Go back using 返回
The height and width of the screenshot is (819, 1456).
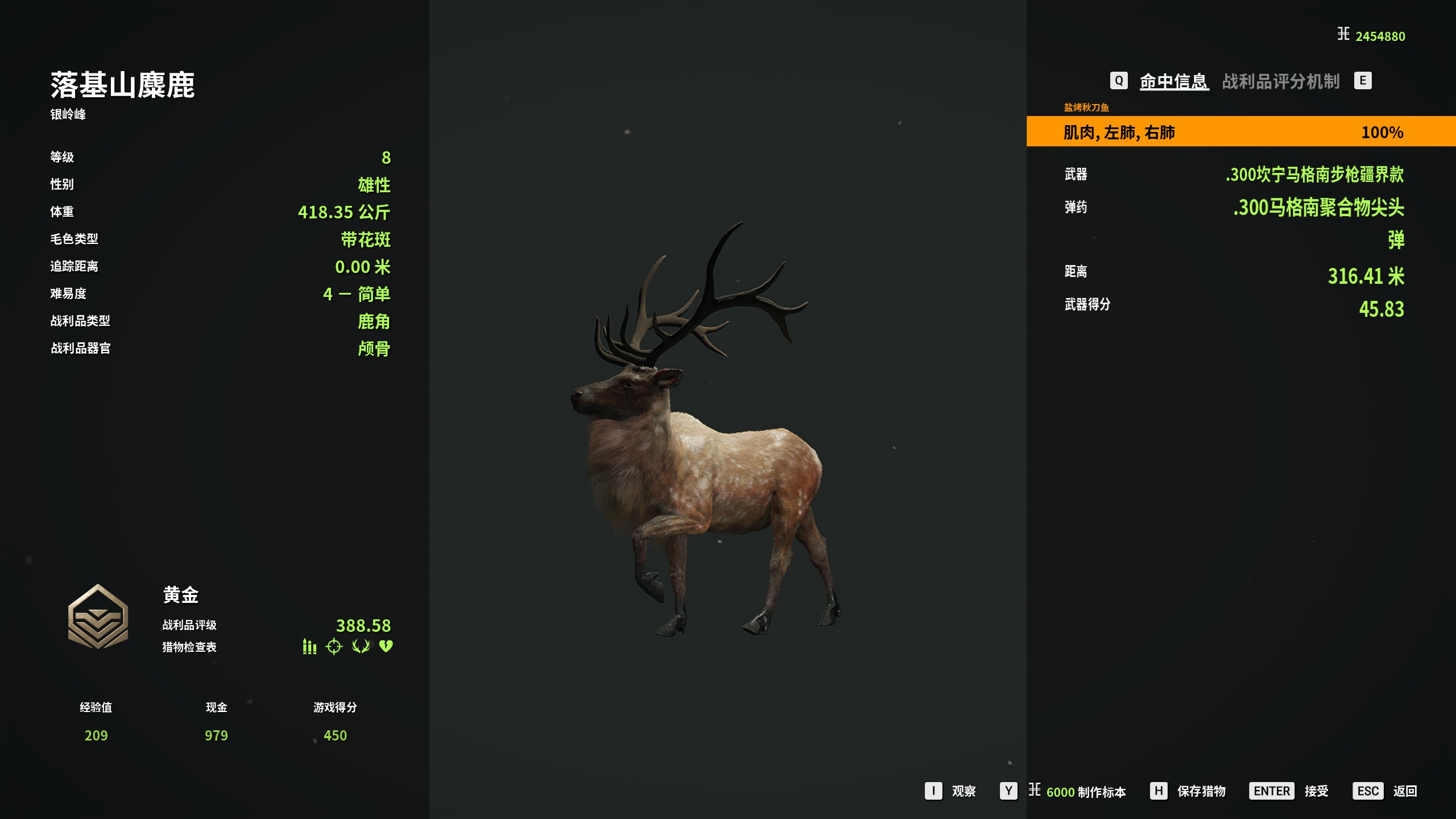pyautogui.click(x=1404, y=791)
